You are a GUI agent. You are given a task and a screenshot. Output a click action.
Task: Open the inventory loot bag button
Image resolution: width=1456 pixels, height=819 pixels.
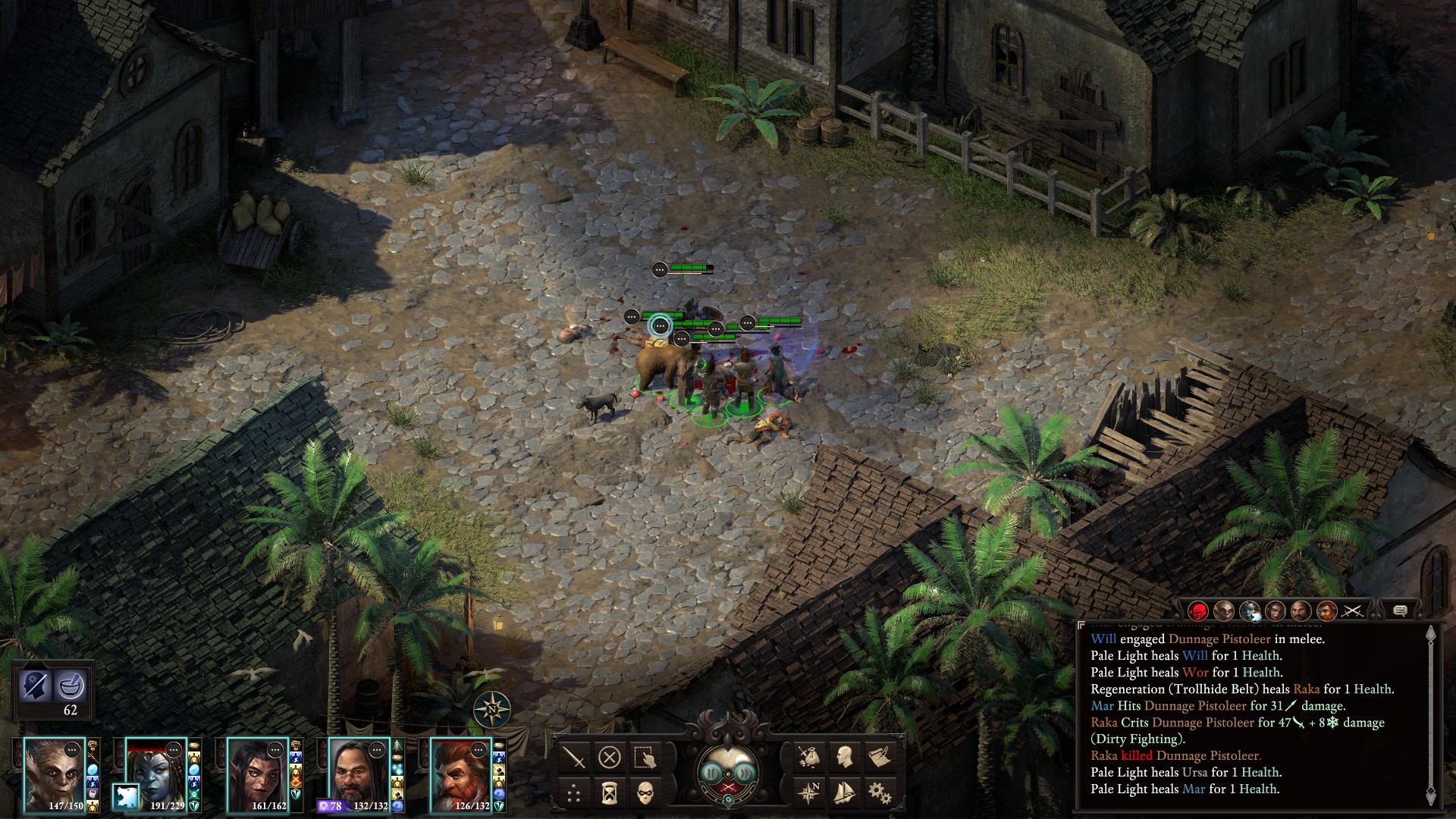(809, 757)
